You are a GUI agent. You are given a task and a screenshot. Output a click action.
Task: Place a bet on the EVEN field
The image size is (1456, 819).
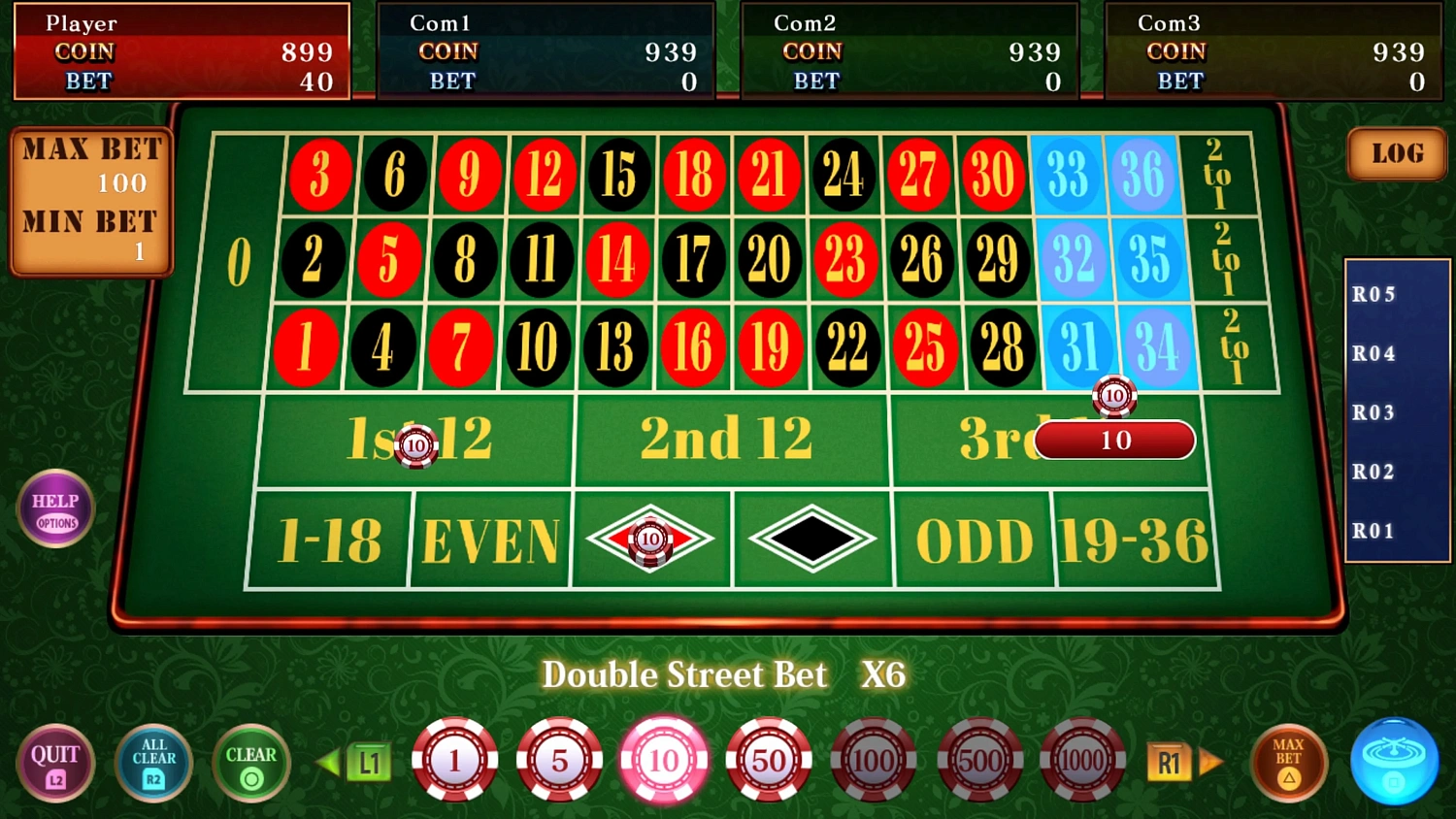click(x=490, y=540)
